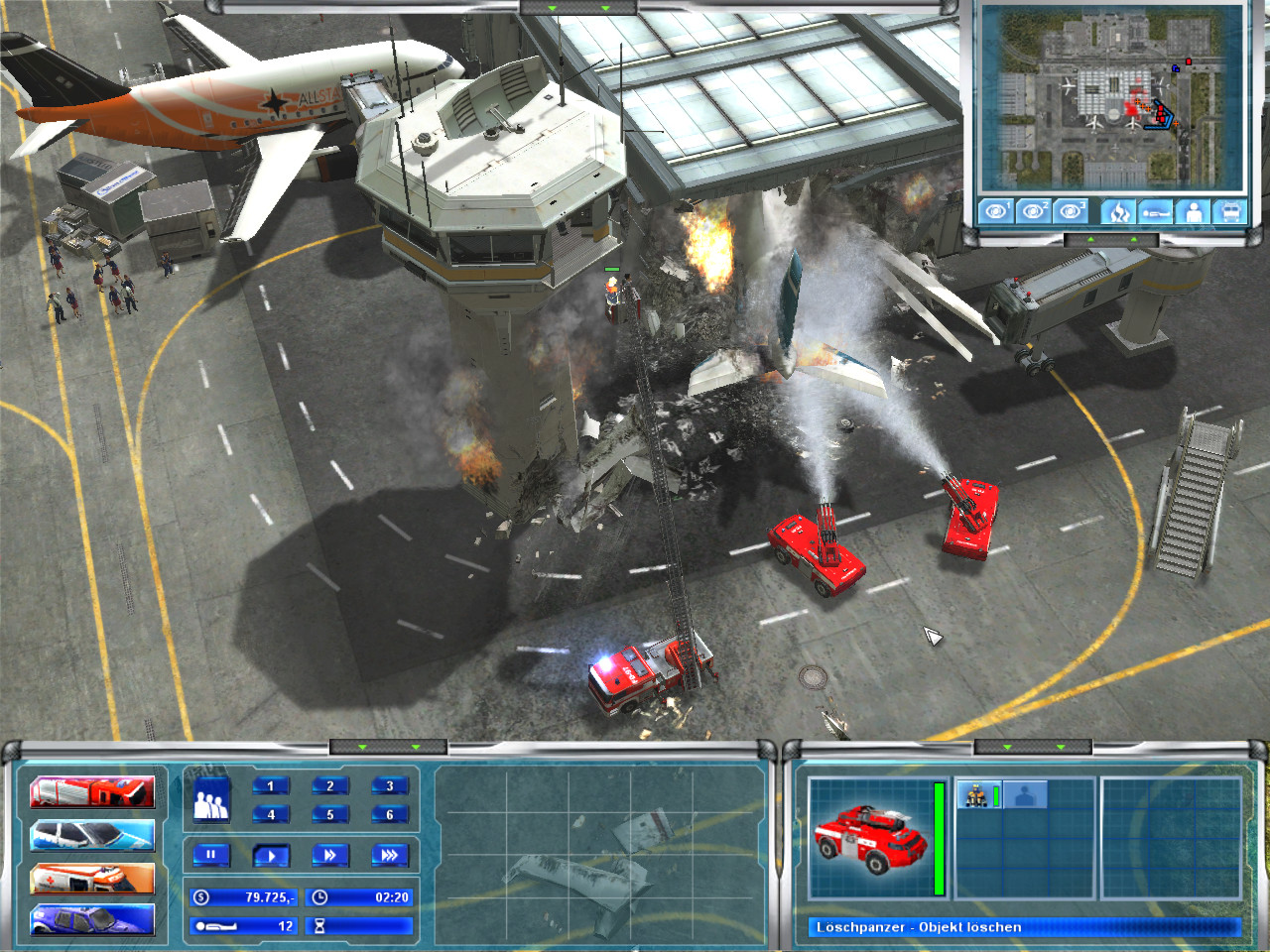The width and height of the screenshot is (1270, 952).
Task: Select the person filter icon on minimap toolbar
Action: (1191, 212)
